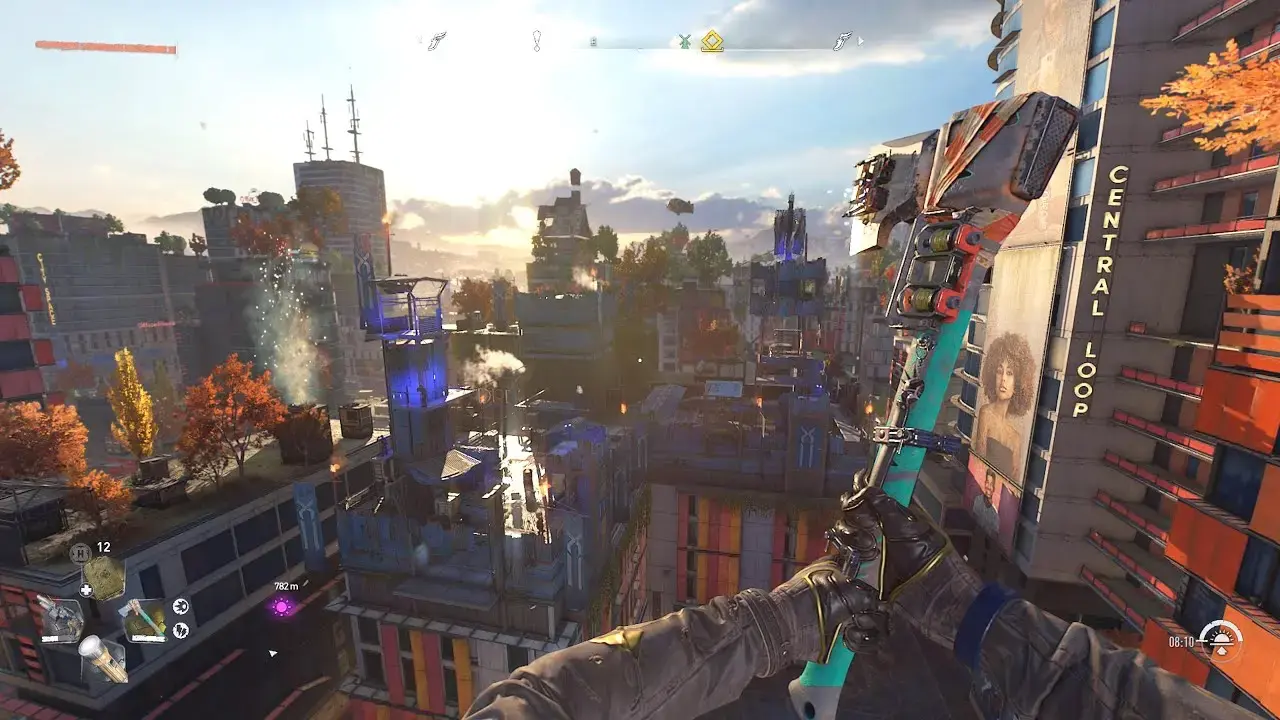This screenshot has width=1280, height=720.
Task: Click the sunrise day-night cycle icon
Action: coord(1220,640)
